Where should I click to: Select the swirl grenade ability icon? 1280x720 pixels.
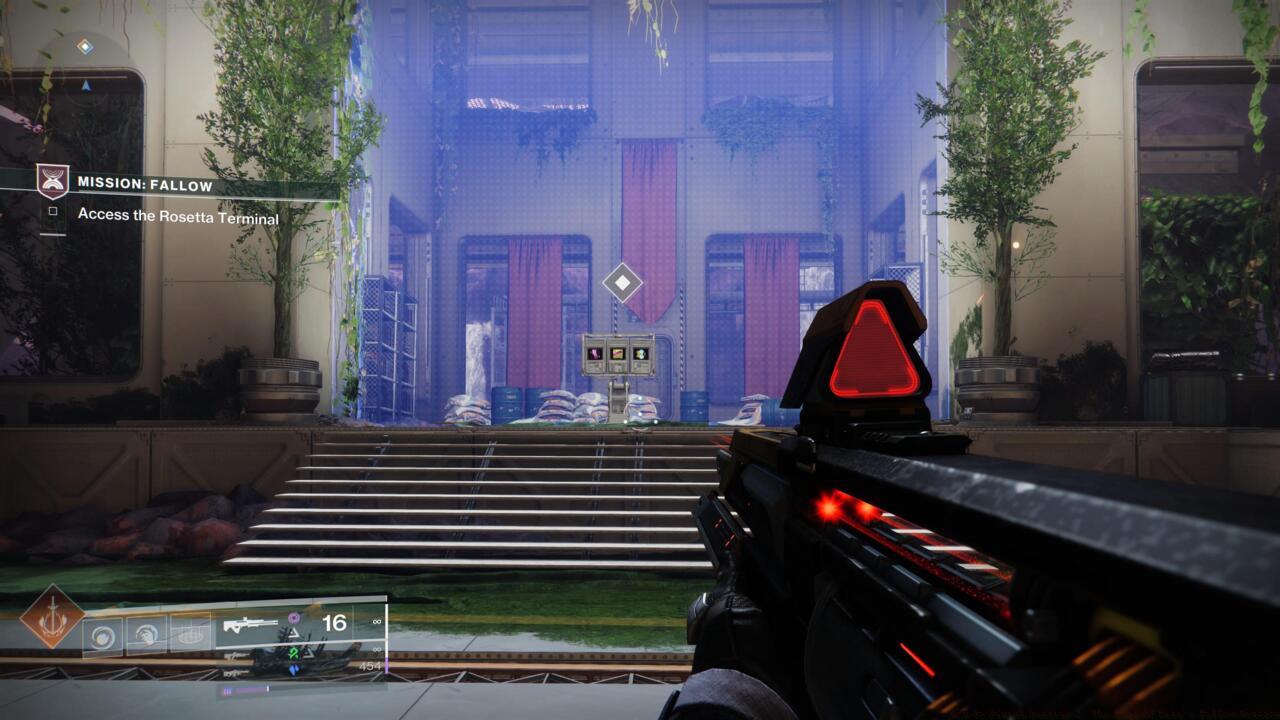[102, 634]
